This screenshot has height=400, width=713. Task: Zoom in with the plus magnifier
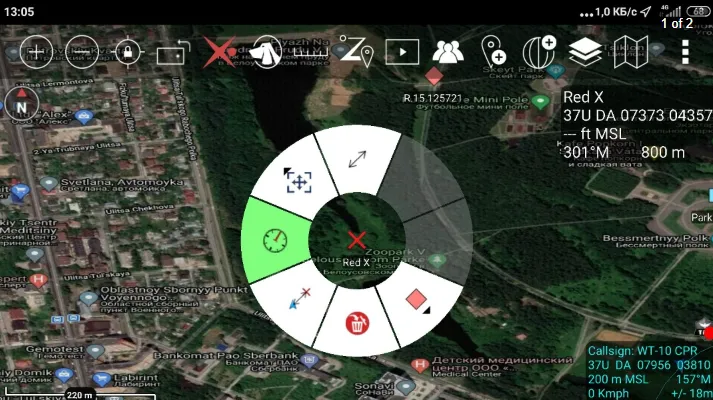(35, 50)
